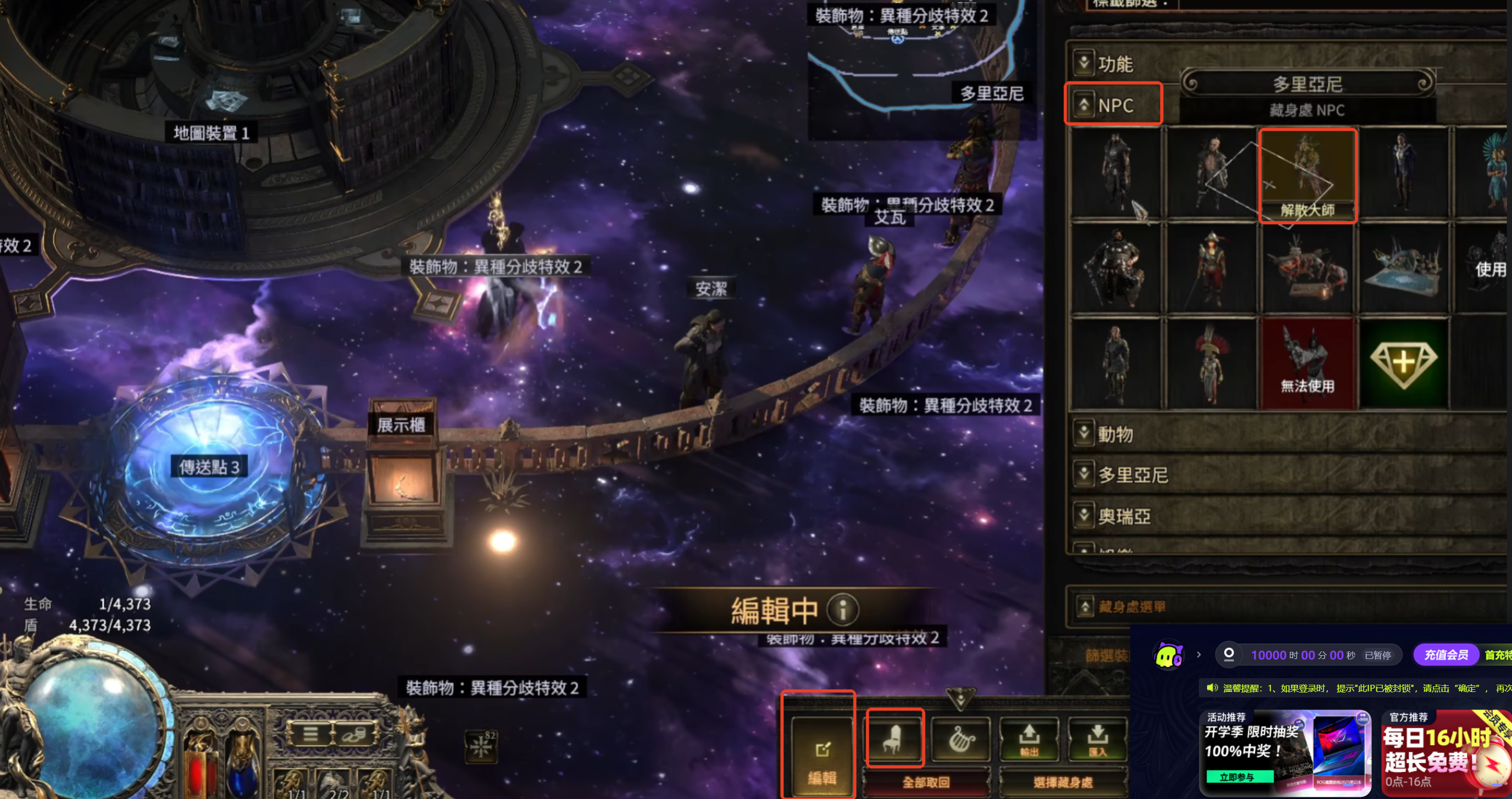This screenshot has width=1512, height=799.
Task: Open the chair decorations button
Action: click(894, 739)
